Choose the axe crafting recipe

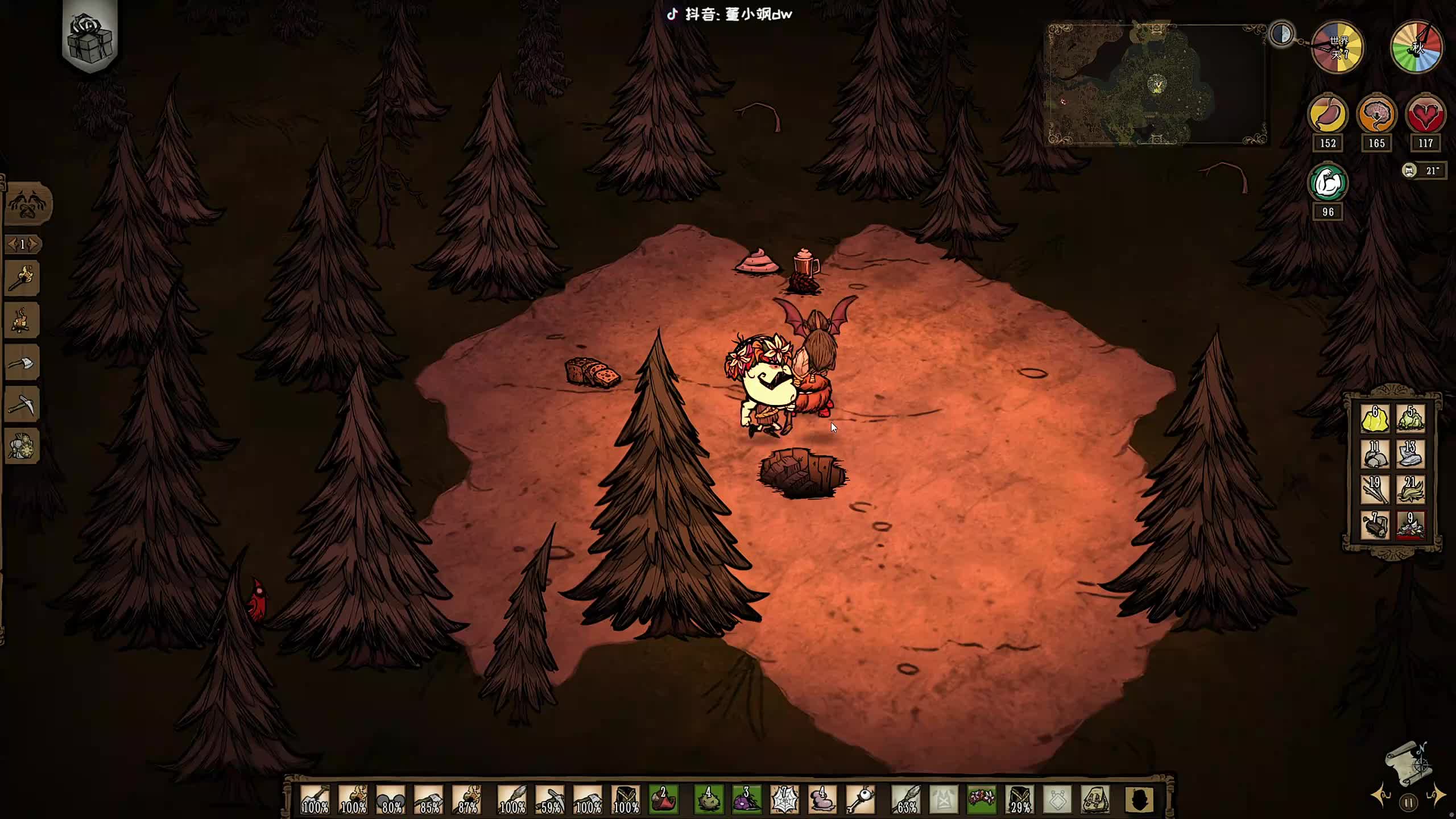[22, 363]
